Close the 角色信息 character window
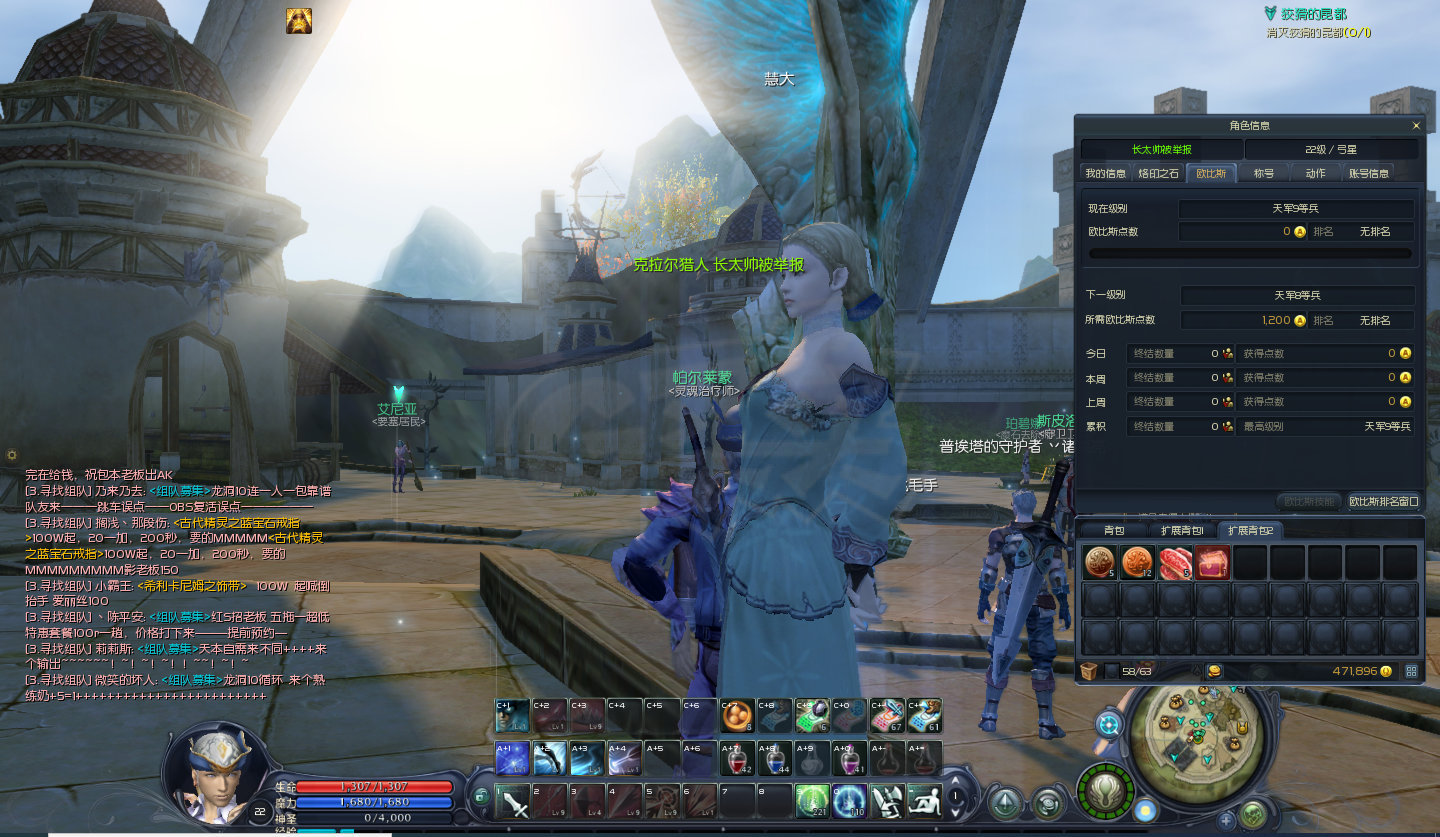Image resolution: width=1440 pixels, height=837 pixels. [1415, 126]
